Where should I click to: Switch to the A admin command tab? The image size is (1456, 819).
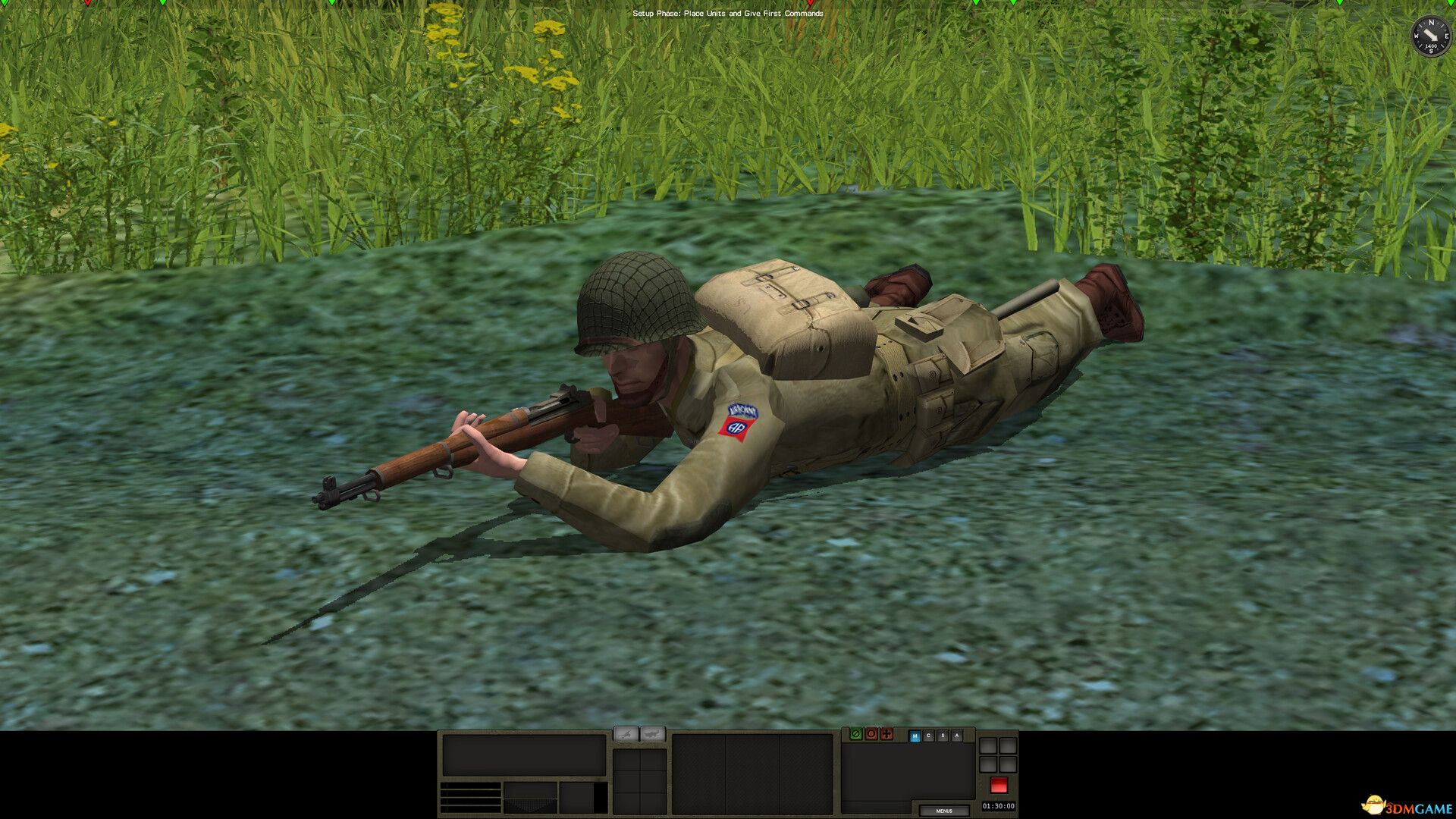(x=957, y=735)
